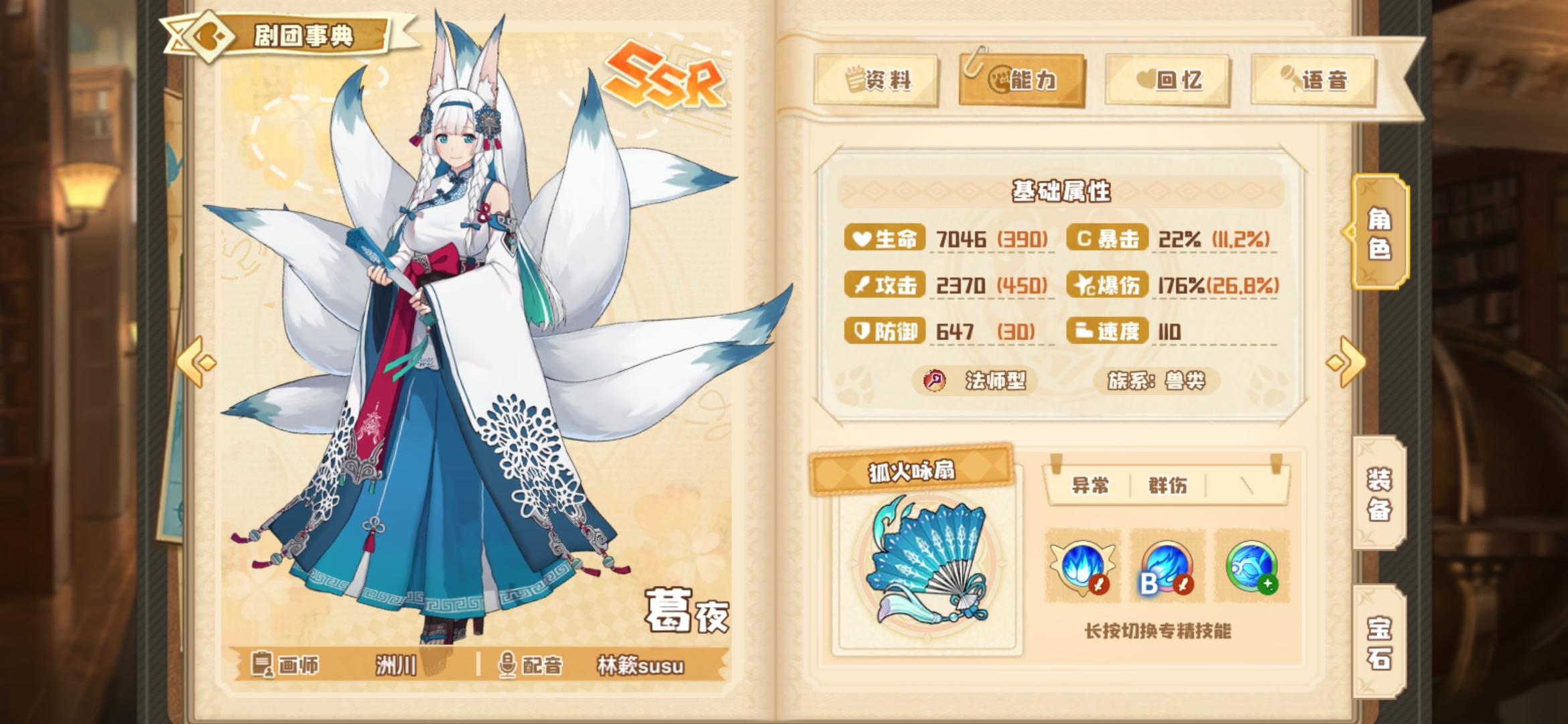Viewport: 1568px width, 724px height.
Task: Click the heart icon next to 生命
Action: click(x=862, y=239)
